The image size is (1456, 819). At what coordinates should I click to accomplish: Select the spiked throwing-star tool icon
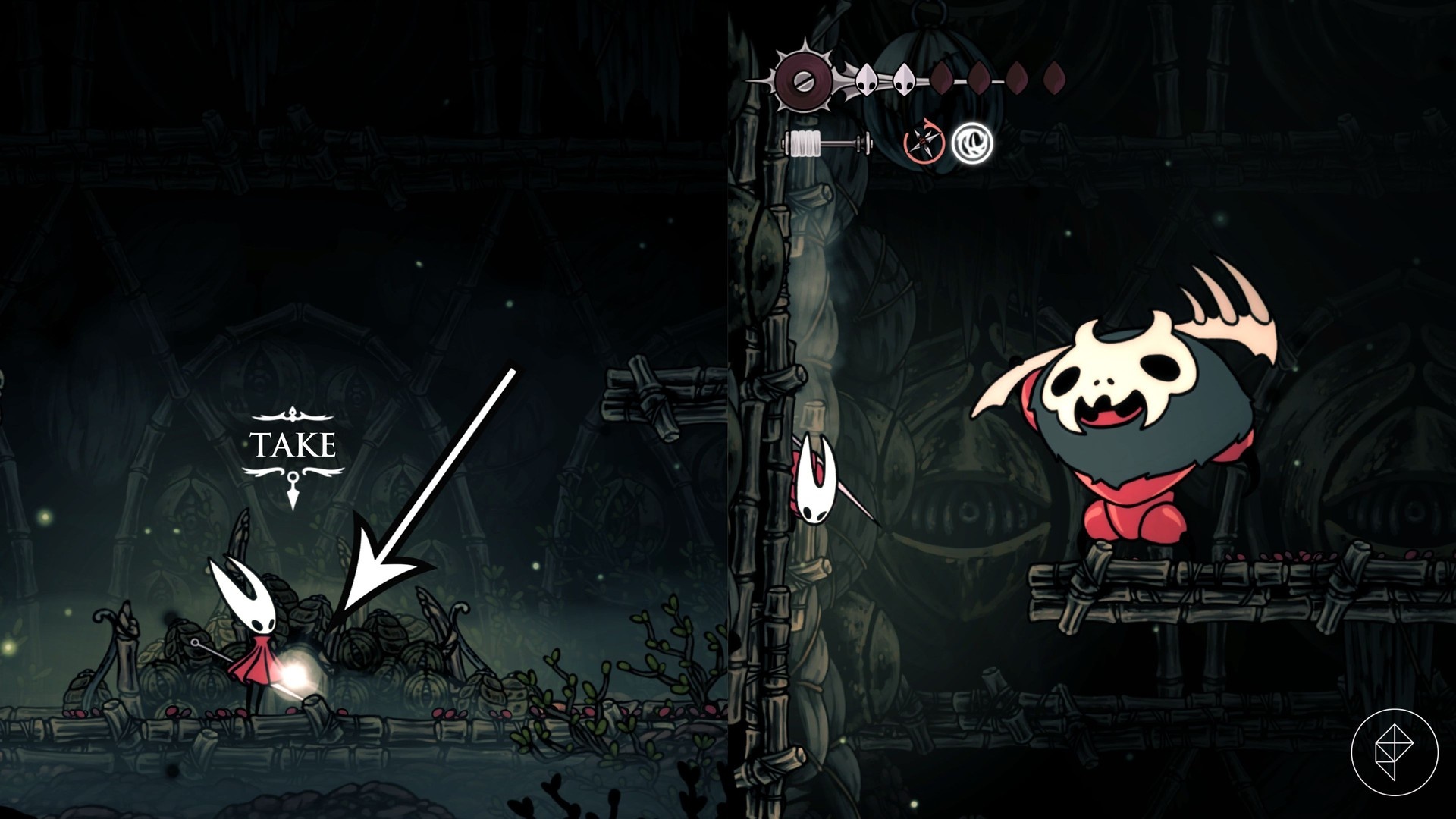tap(924, 142)
